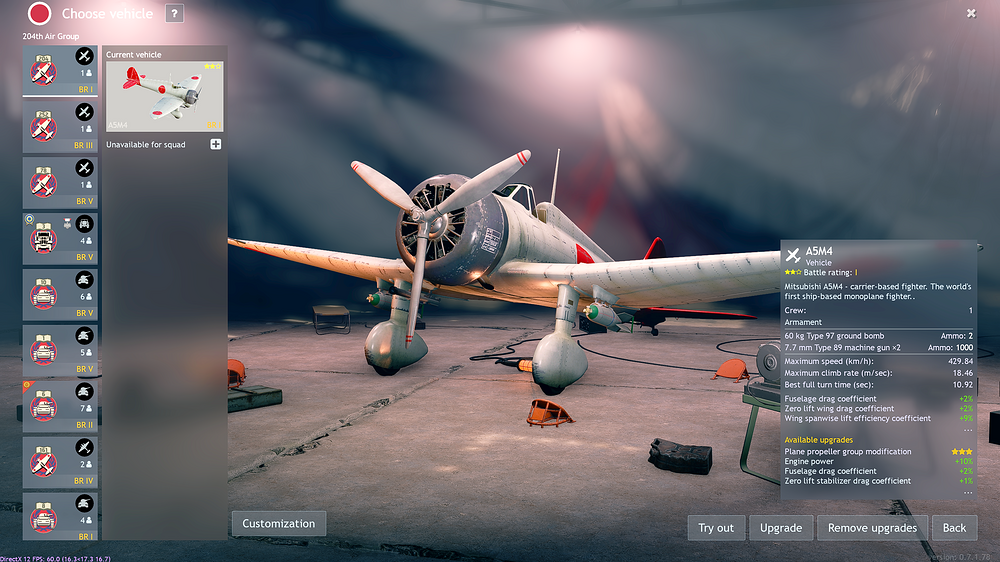Open the Upgrade option
The height and width of the screenshot is (562, 1000).
point(780,528)
